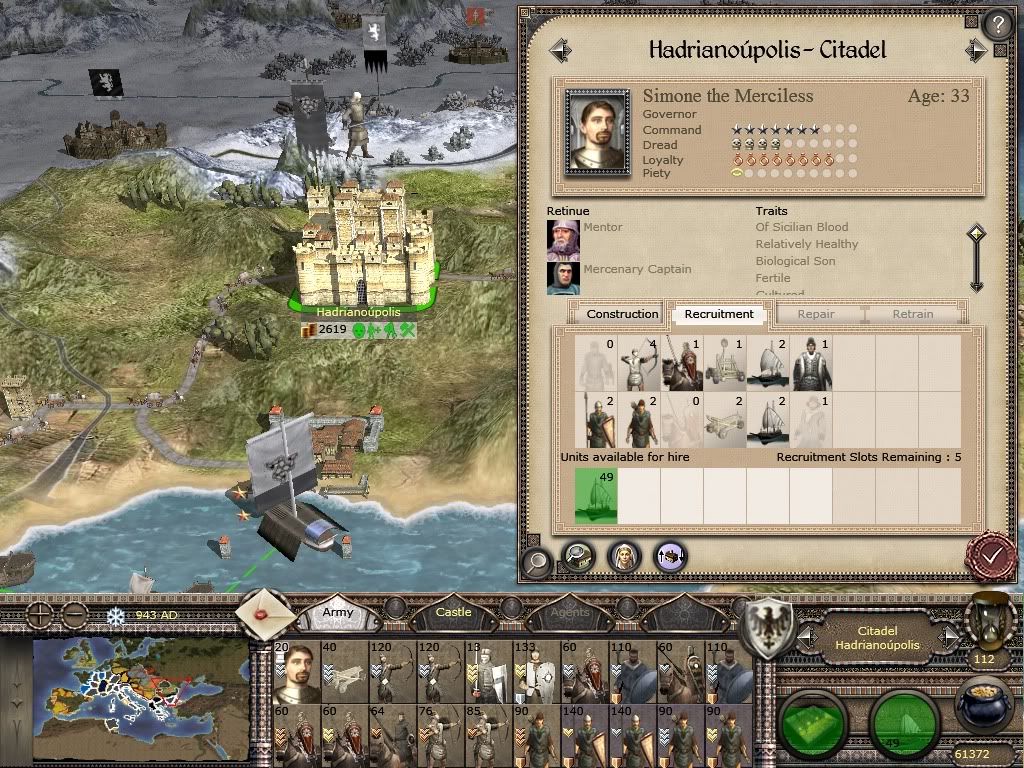This screenshot has width=1024, height=768.
Task: Open the woman portrait advisor icon
Action: tap(623, 556)
